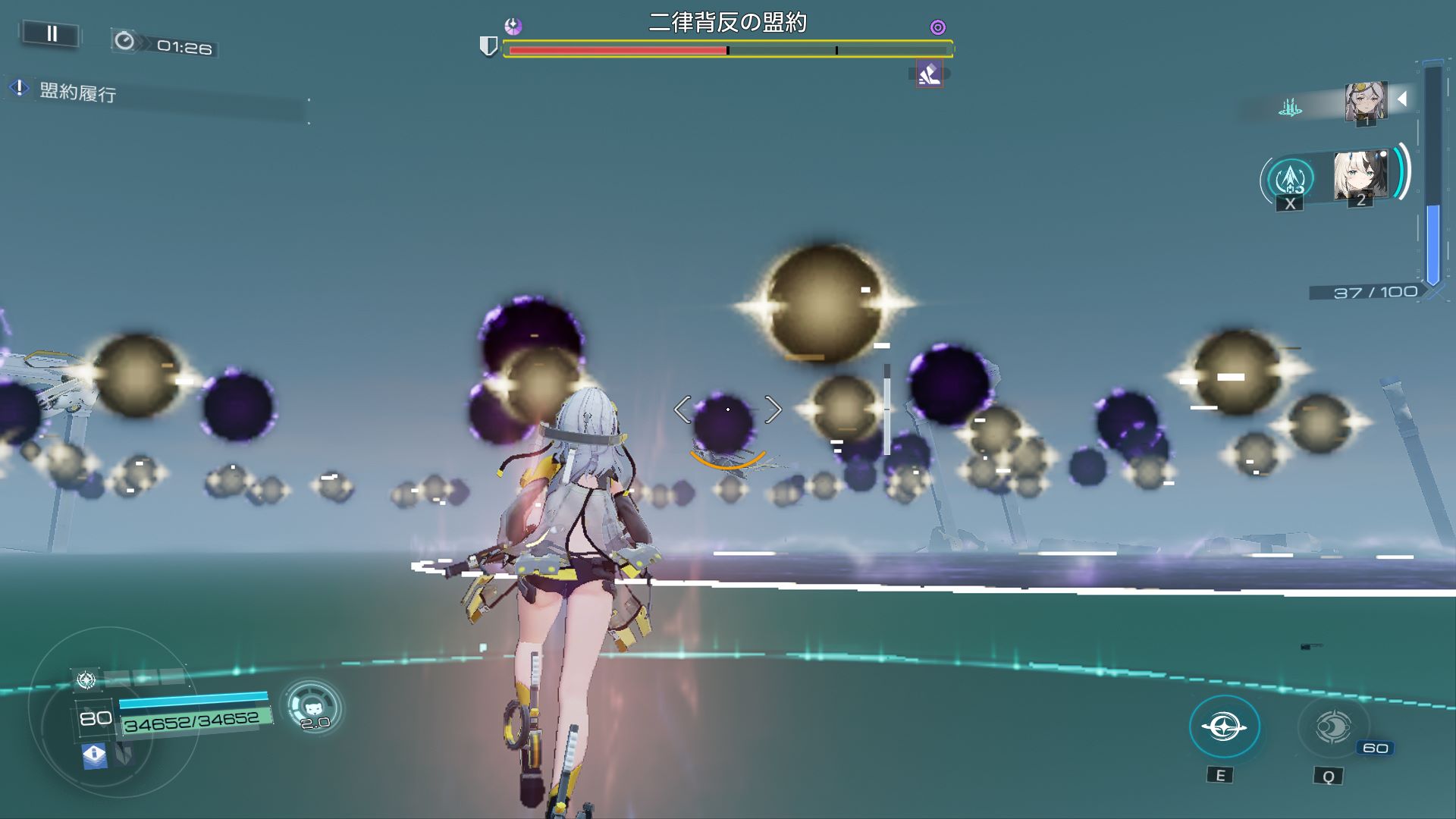Switch to the blonde character portrait

coord(1360,176)
